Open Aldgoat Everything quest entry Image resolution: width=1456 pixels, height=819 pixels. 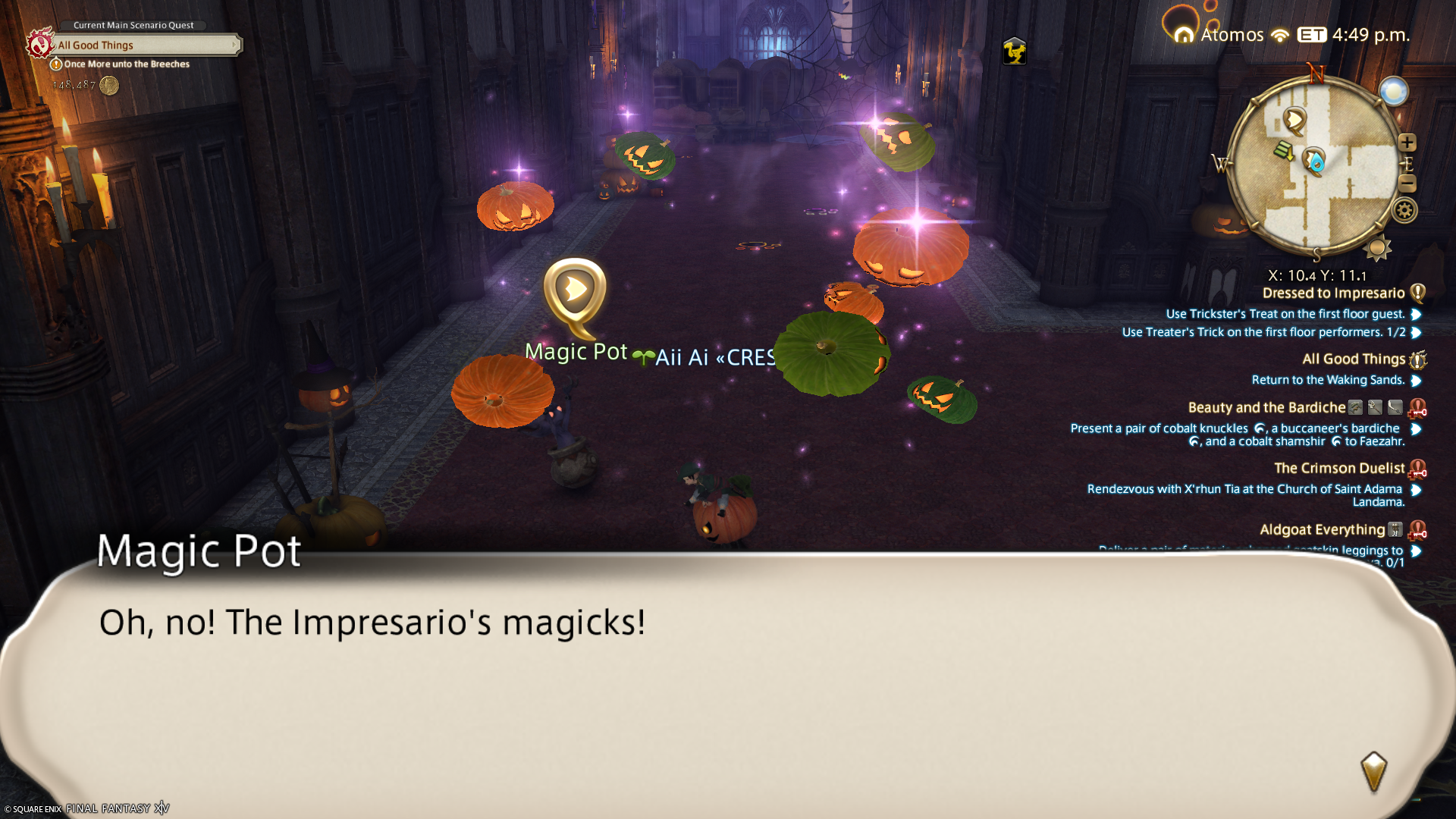click(1322, 530)
